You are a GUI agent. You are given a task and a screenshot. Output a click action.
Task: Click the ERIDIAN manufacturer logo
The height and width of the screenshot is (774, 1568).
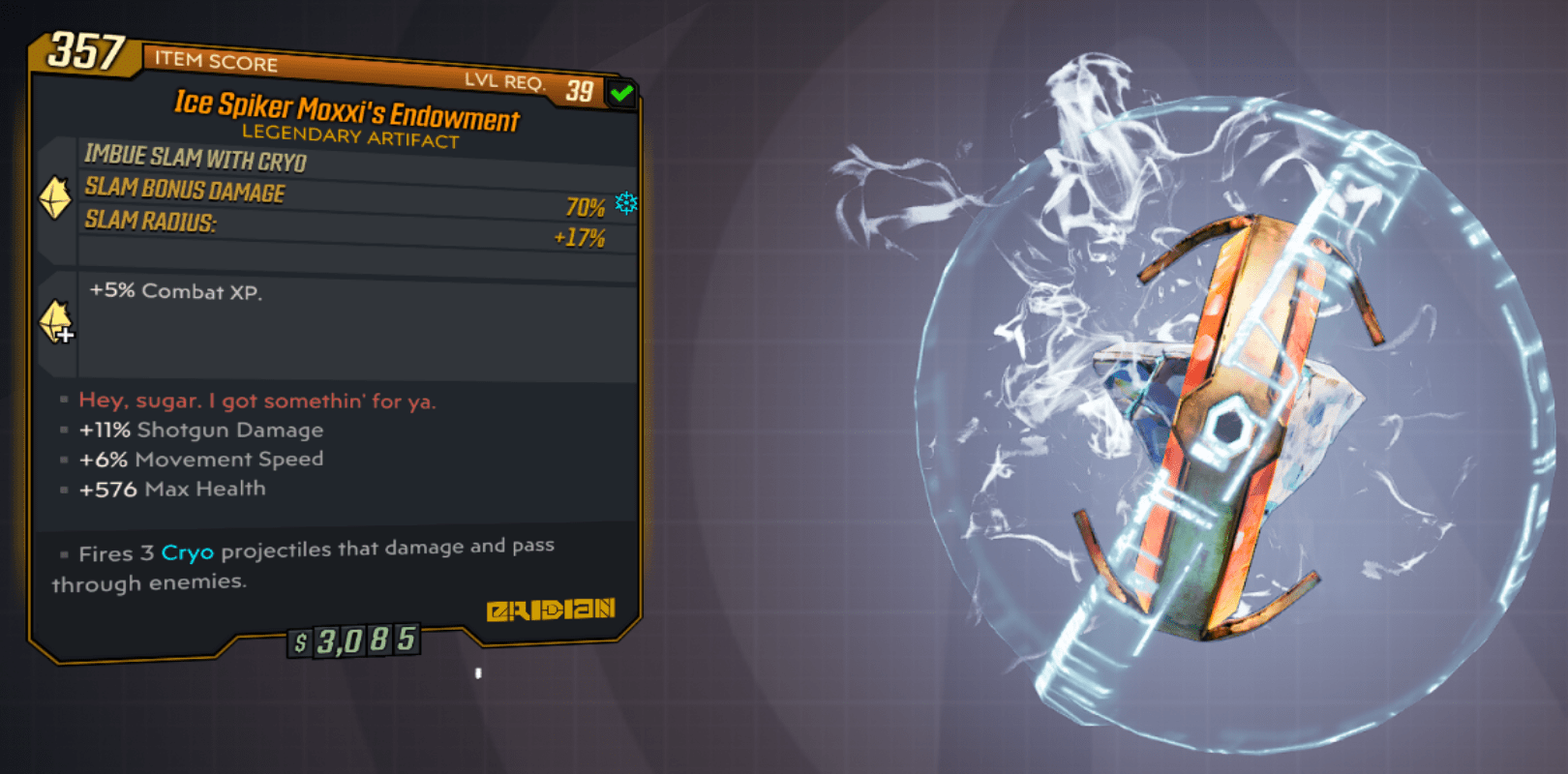click(552, 610)
